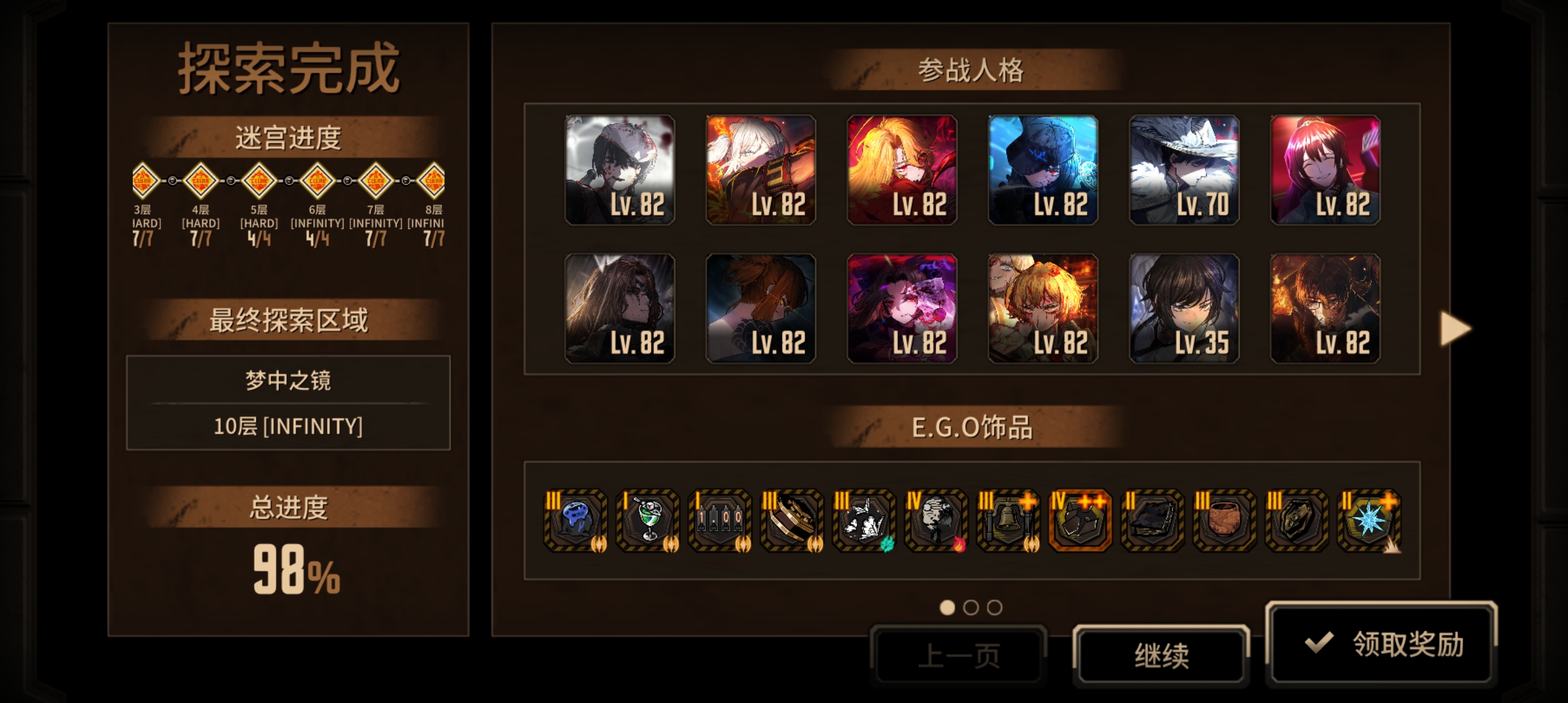Claim rewards with the 领取奖励 button
The image size is (1568, 703).
pyautogui.click(x=1380, y=644)
